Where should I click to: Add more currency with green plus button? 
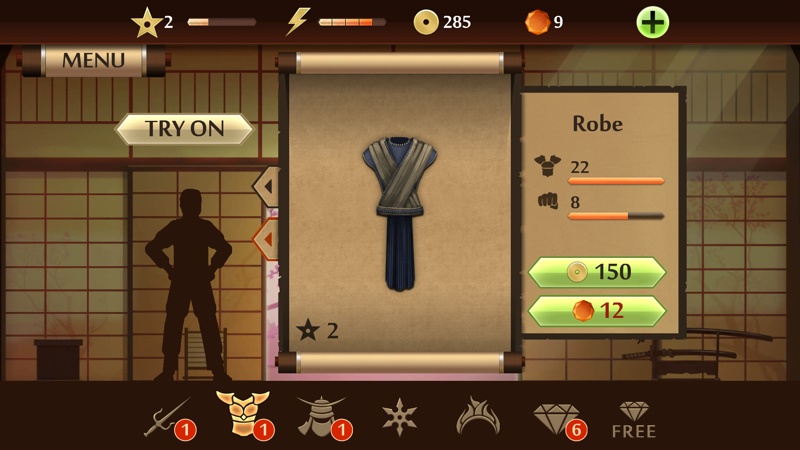pos(652,22)
